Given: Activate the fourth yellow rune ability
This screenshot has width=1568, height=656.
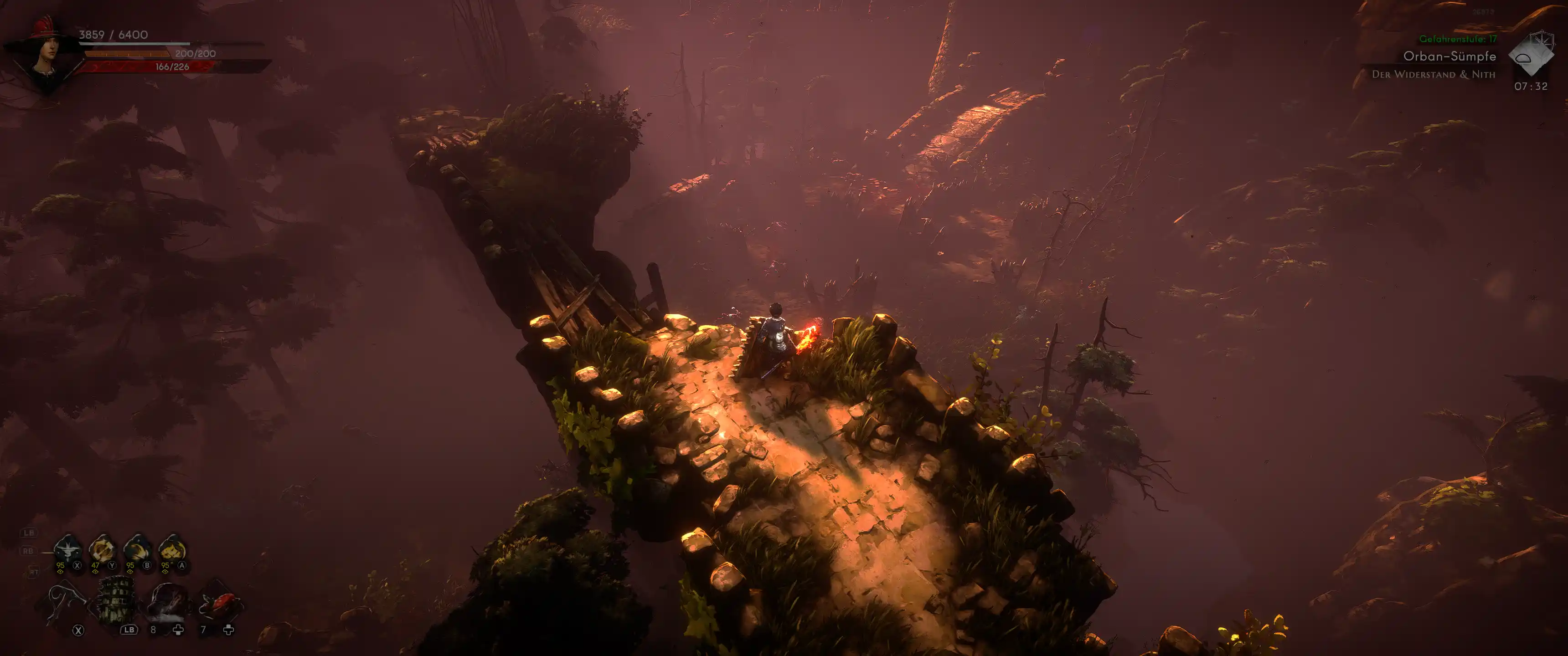Looking at the screenshot, I should [x=172, y=549].
